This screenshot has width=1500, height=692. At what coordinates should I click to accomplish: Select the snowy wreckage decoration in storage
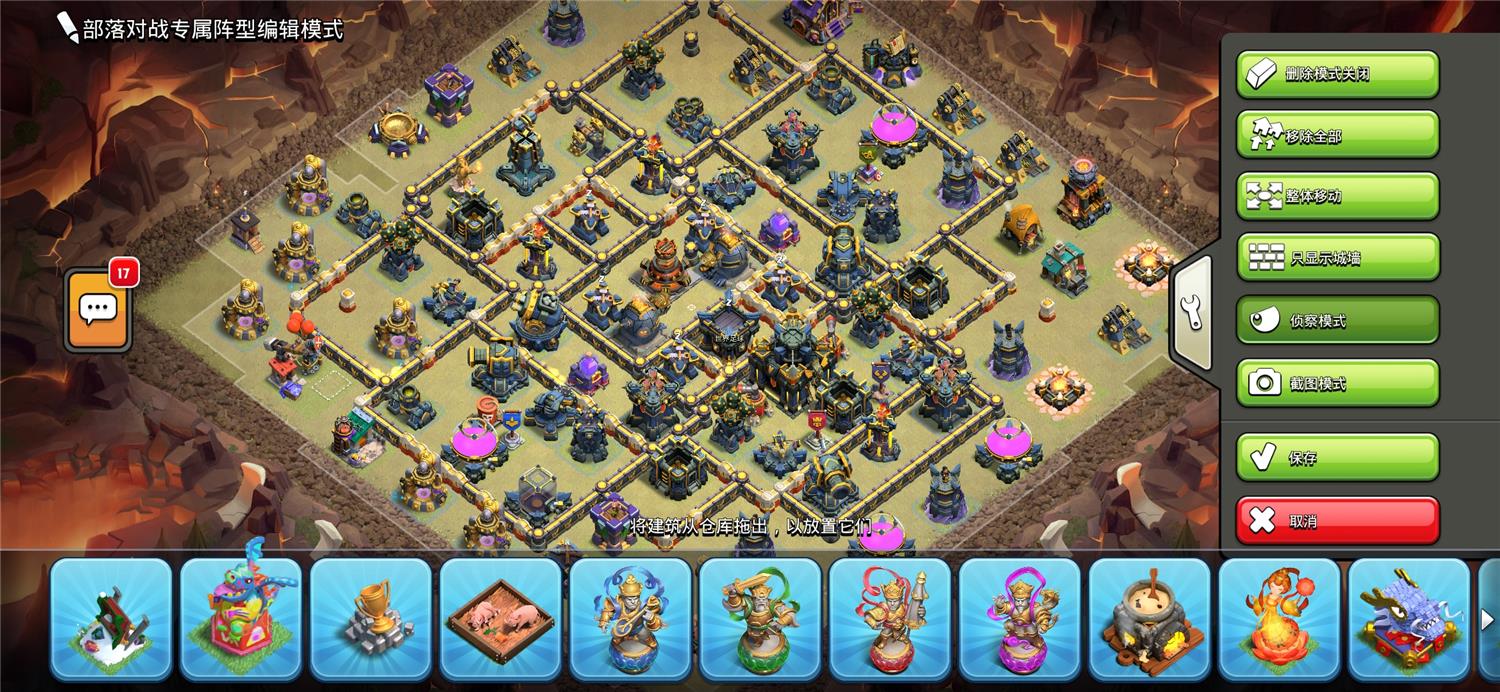point(111,617)
